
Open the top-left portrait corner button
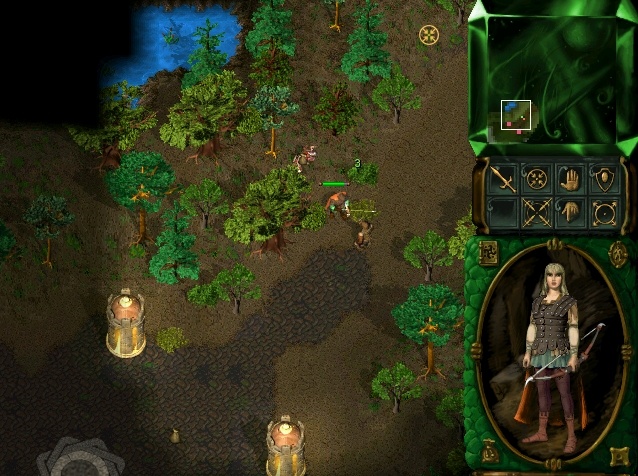tap(489, 252)
